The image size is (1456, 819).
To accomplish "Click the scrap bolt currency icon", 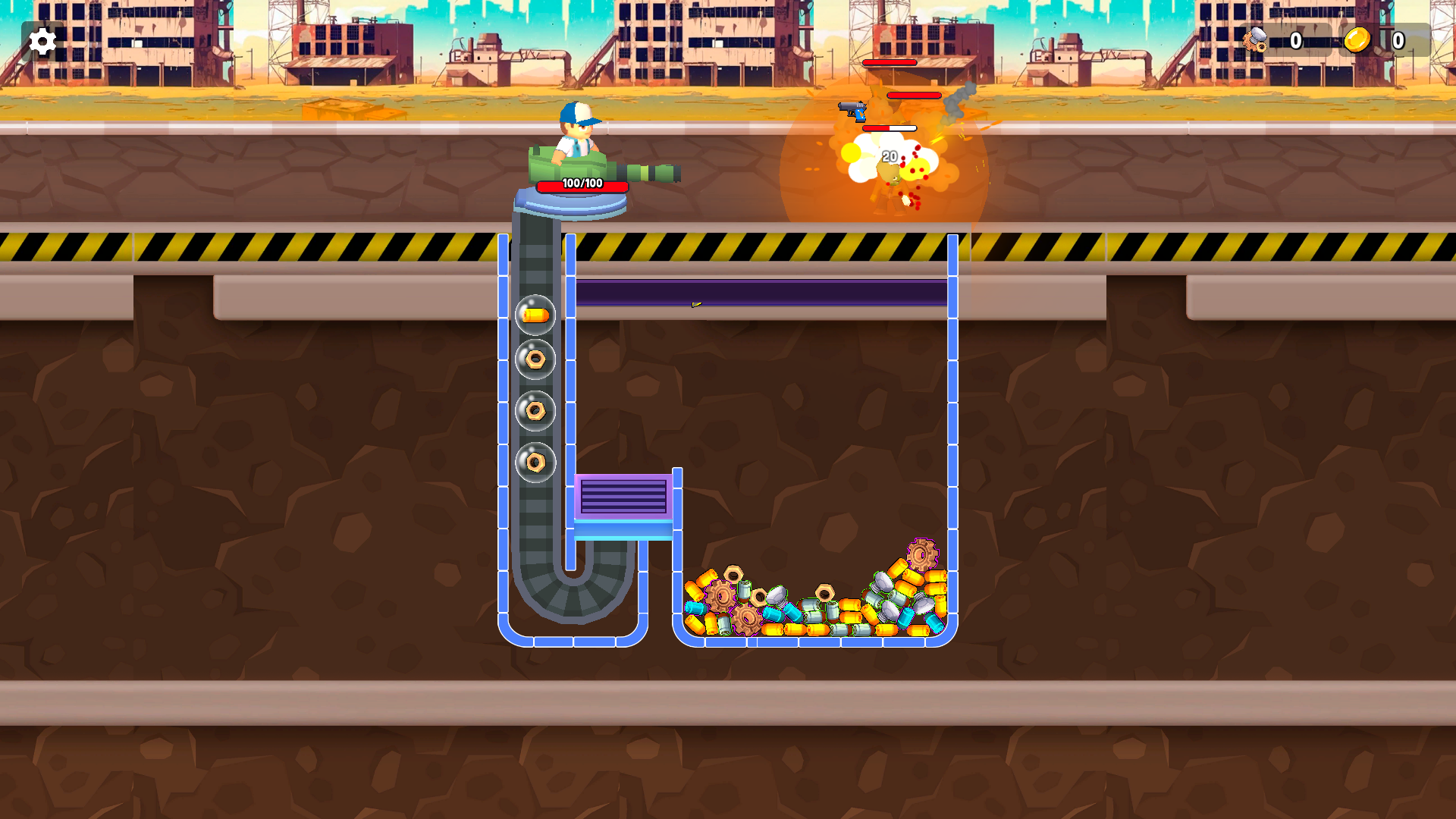I will (1255, 42).
